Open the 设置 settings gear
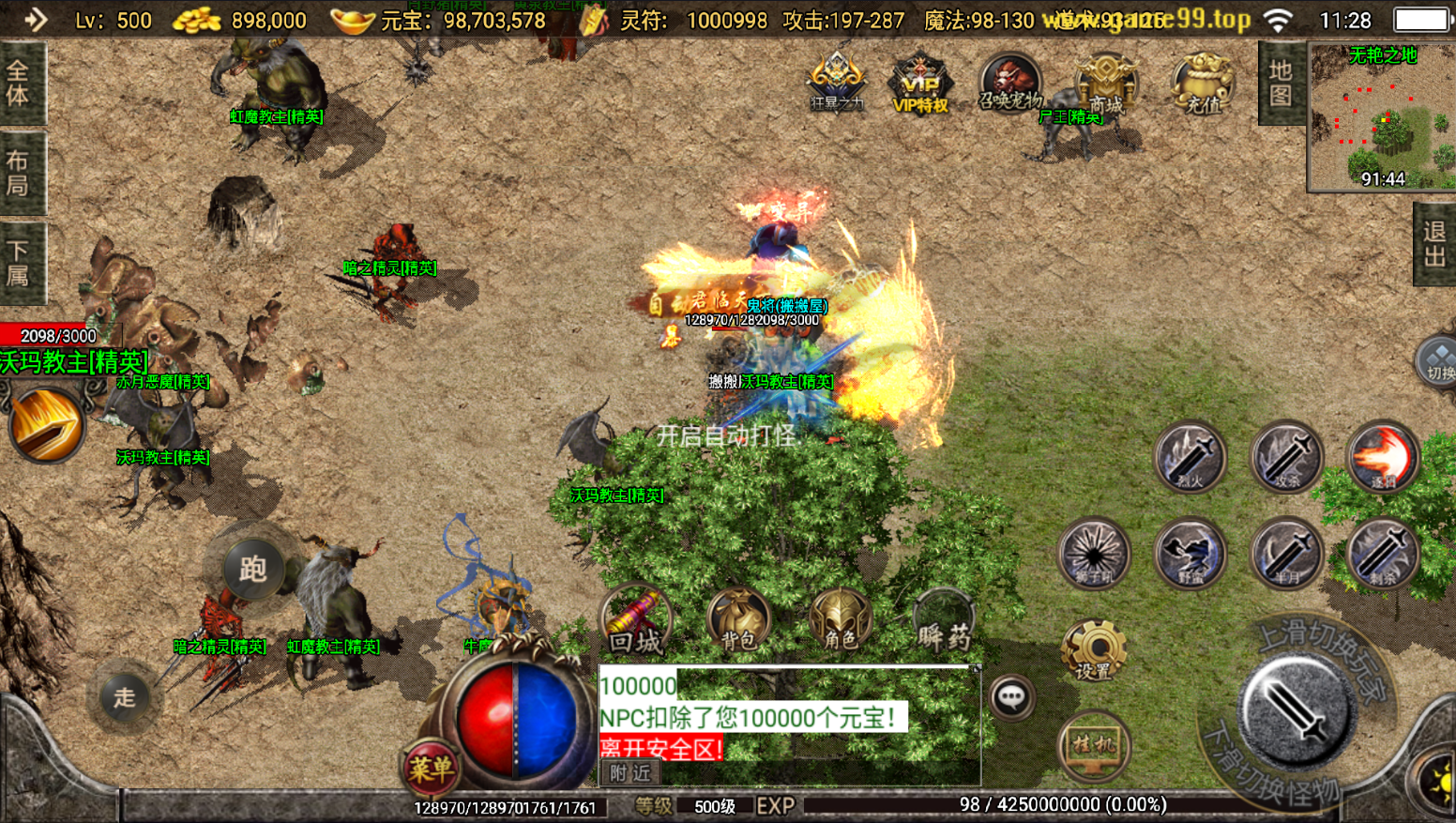 coord(1093,649)
